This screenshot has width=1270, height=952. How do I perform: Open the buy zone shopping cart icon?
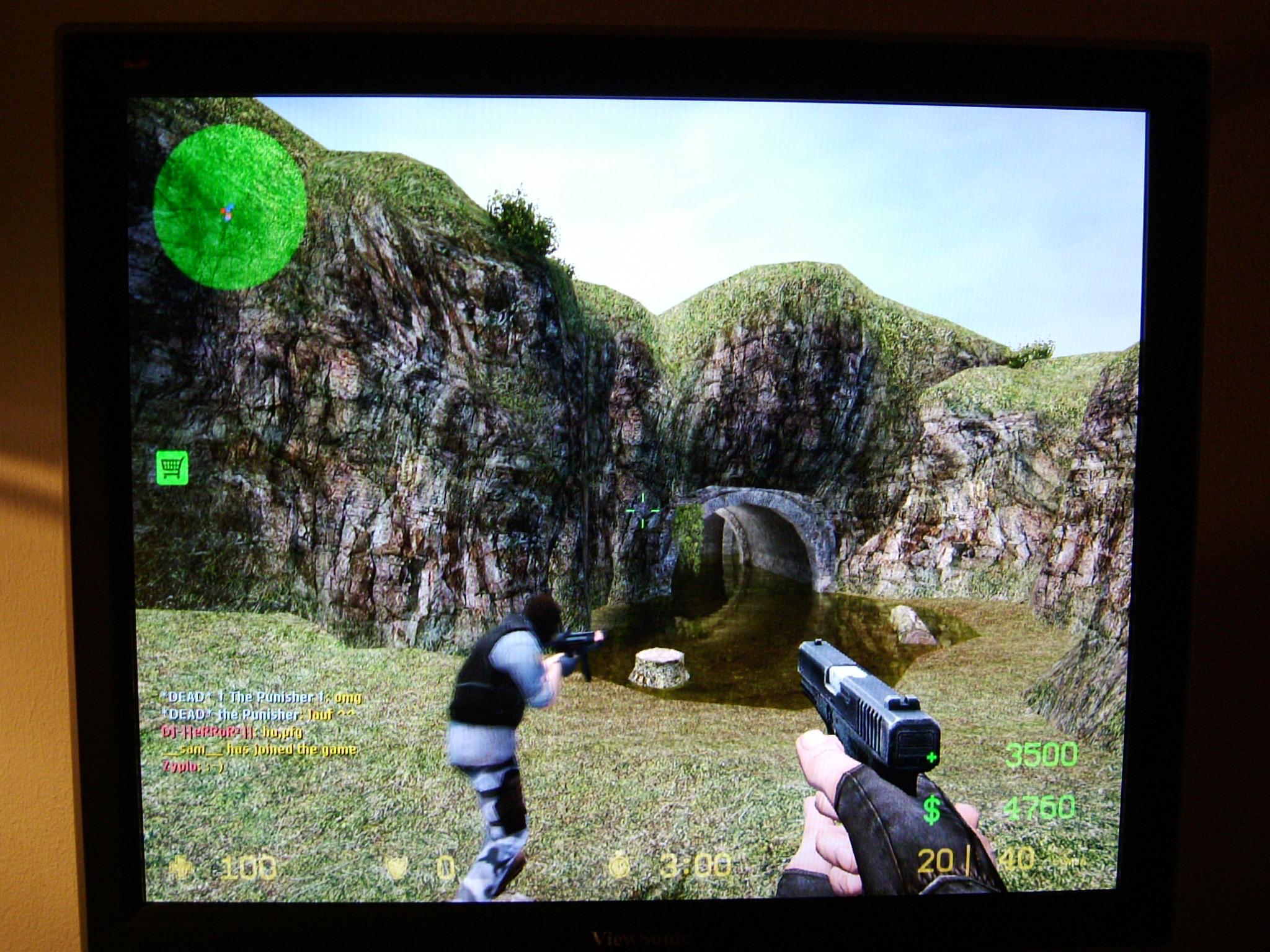coord(172,467)
